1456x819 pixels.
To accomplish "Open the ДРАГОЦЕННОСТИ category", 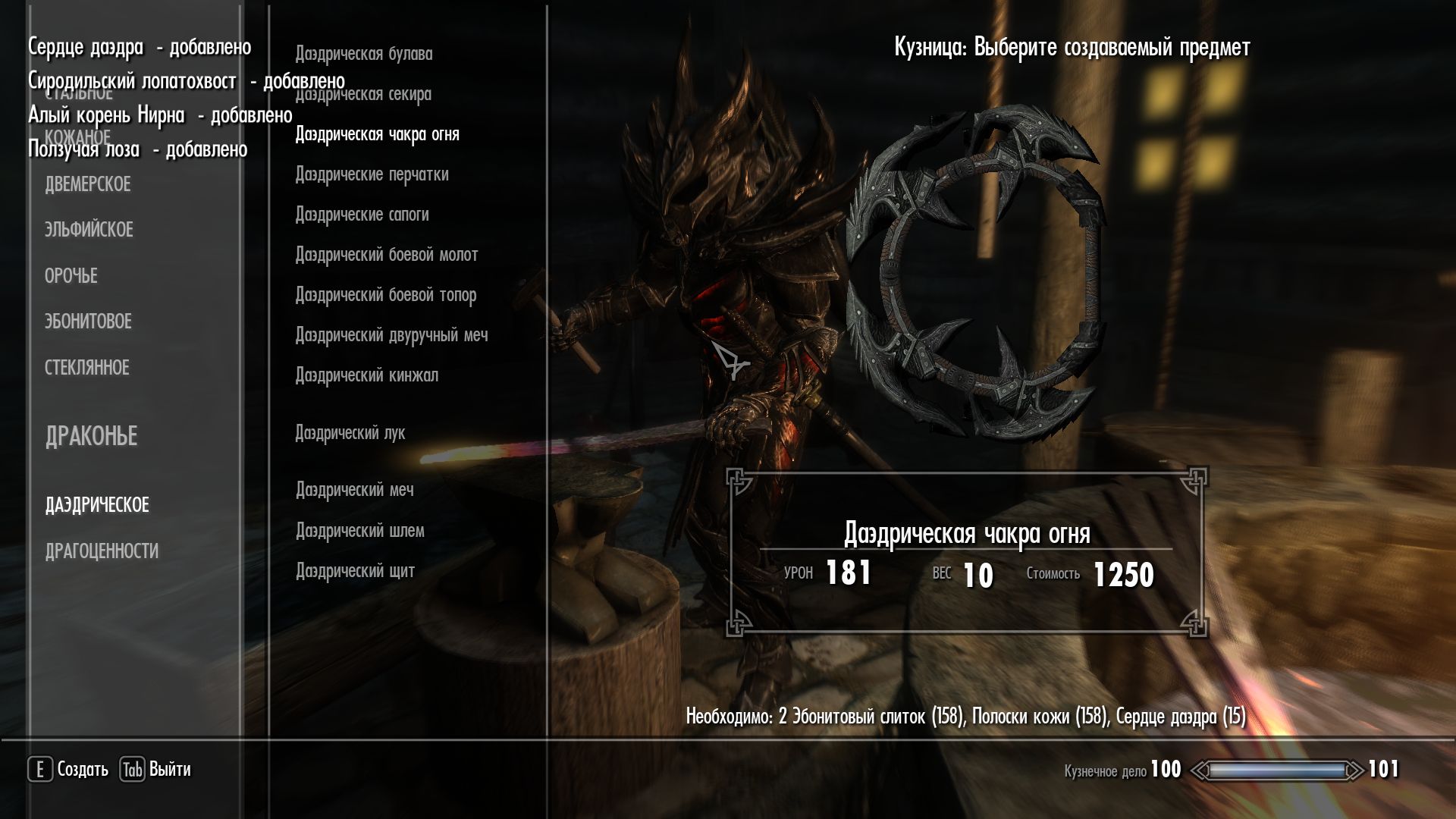I will (102, 551).
